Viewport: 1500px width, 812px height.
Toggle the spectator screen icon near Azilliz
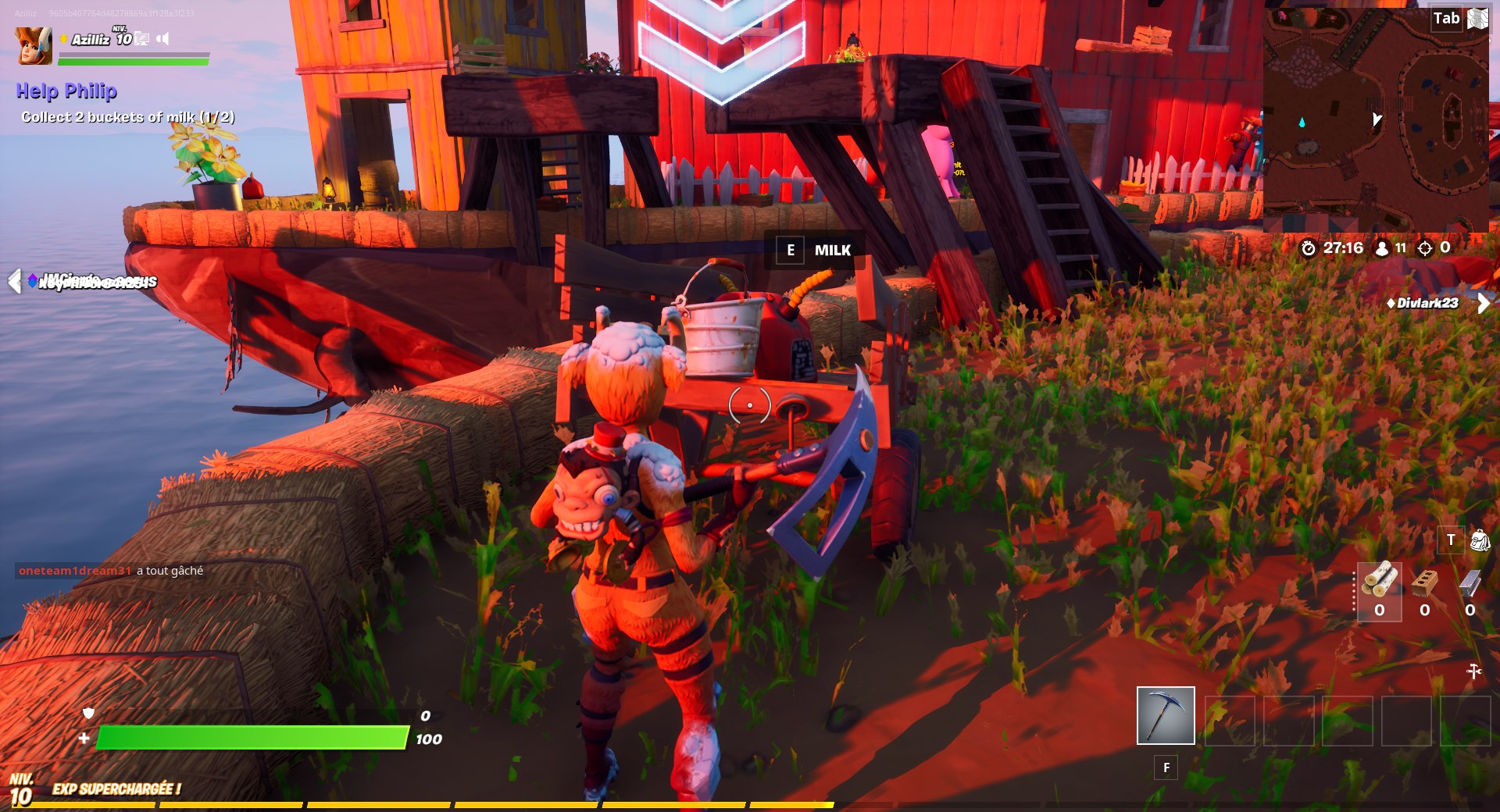pyautogui.click(x=142, y=38)
